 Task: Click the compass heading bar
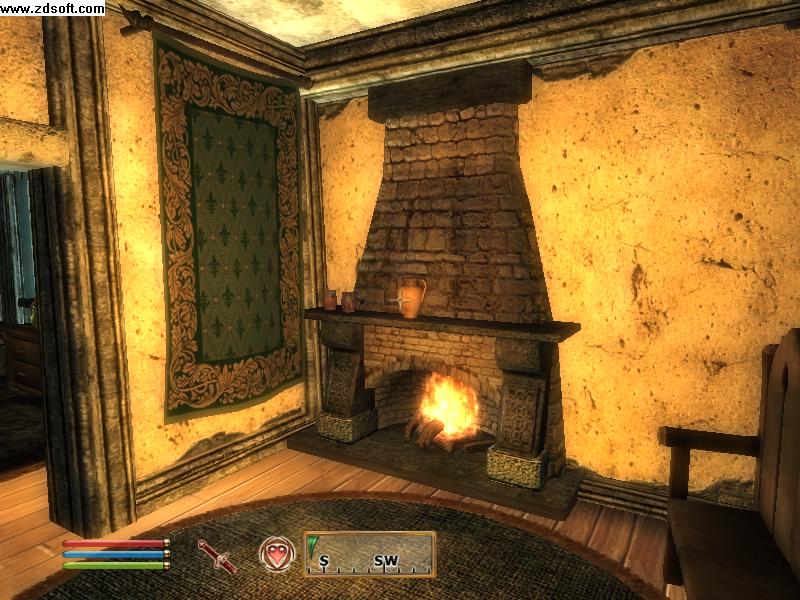coord(370,554)
